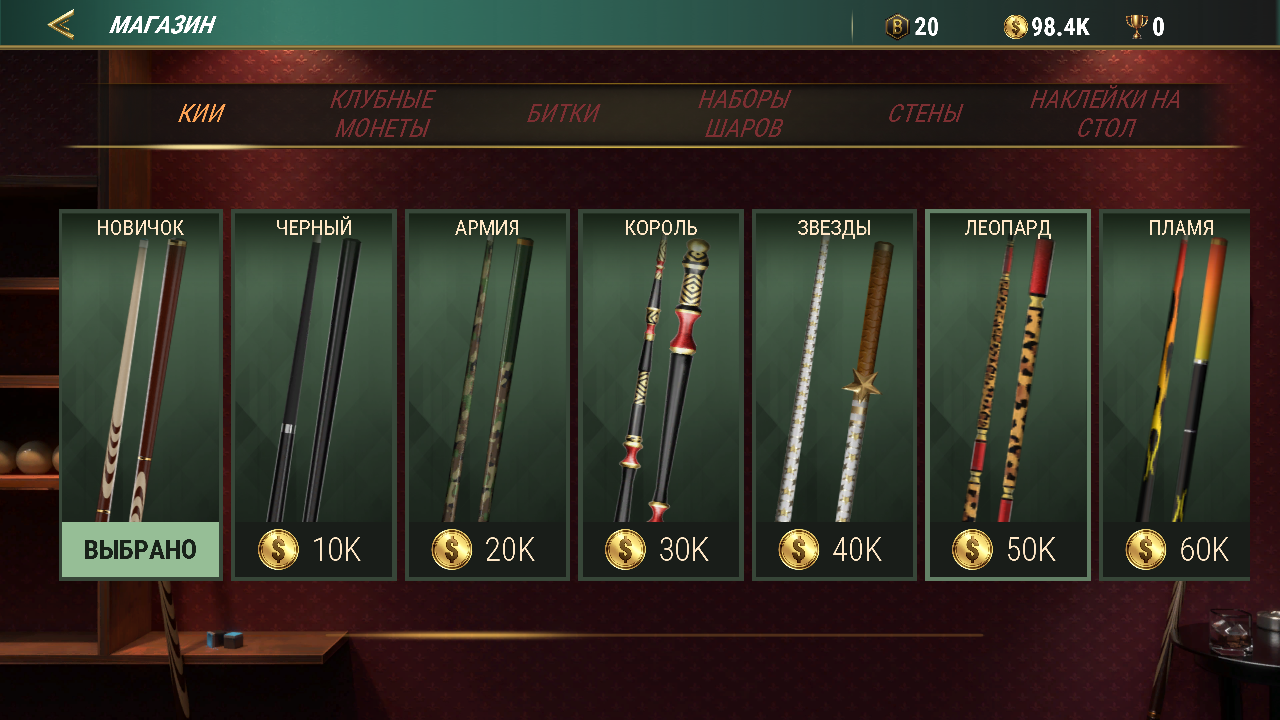This screenshot has height=720, width=1280.
Task: Click the Выбрано button
Action: (x=141, y=550)
